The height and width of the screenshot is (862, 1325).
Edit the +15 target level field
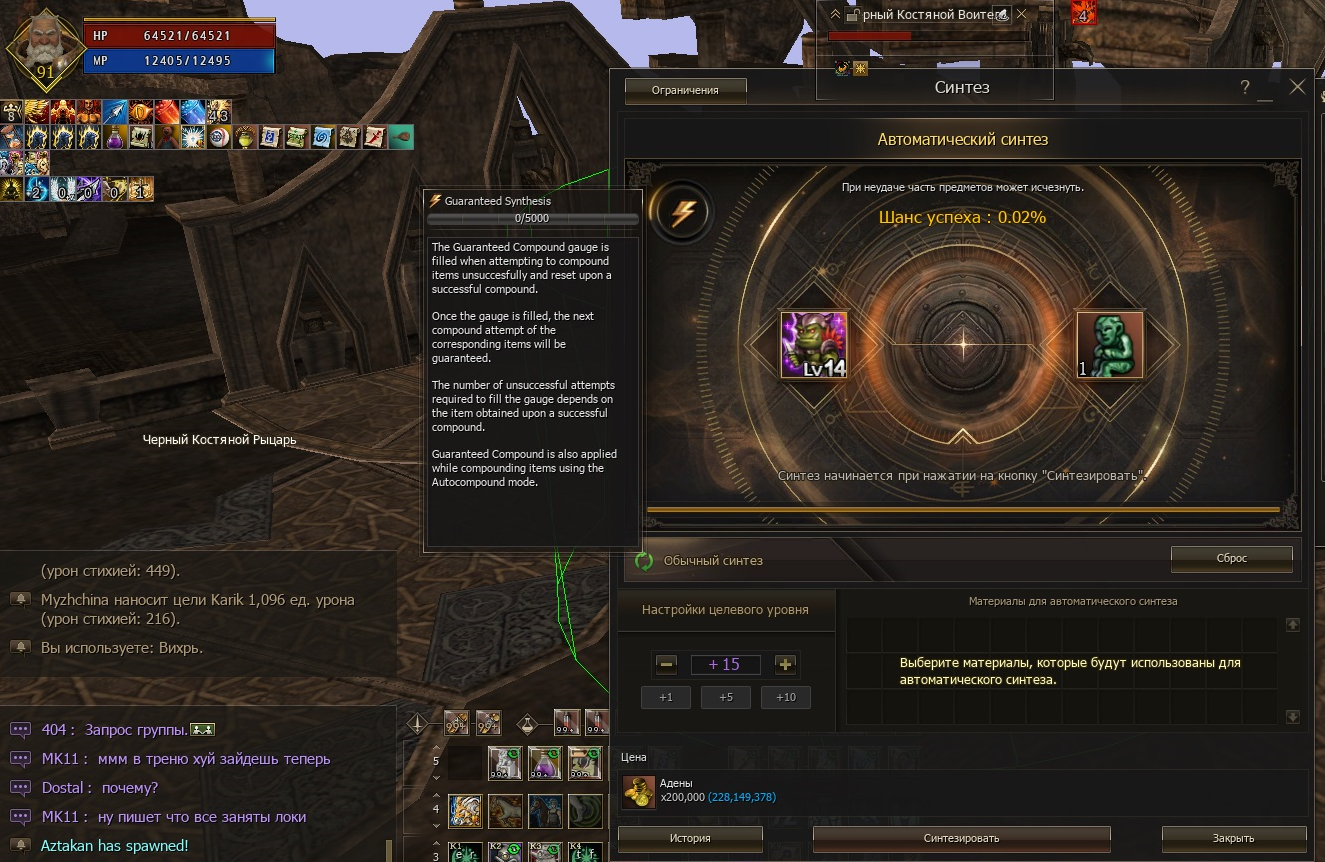pos(725,665)
